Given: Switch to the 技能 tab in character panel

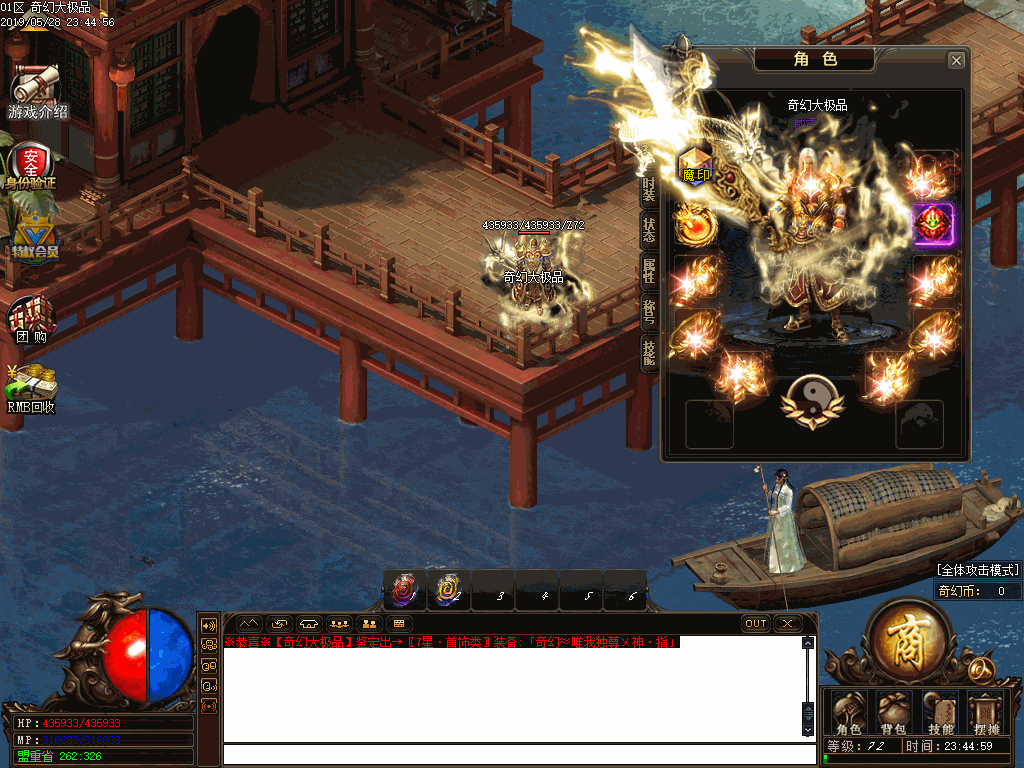Looking at the screenshot, I should coord(648,353).
